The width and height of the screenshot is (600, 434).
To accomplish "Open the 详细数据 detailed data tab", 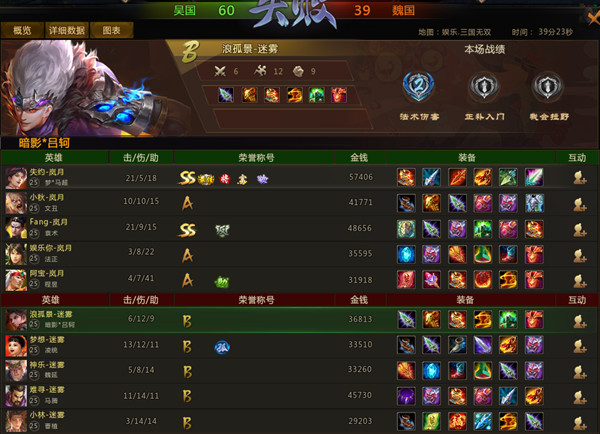I will pyautogui.click(x=68, y=31).
